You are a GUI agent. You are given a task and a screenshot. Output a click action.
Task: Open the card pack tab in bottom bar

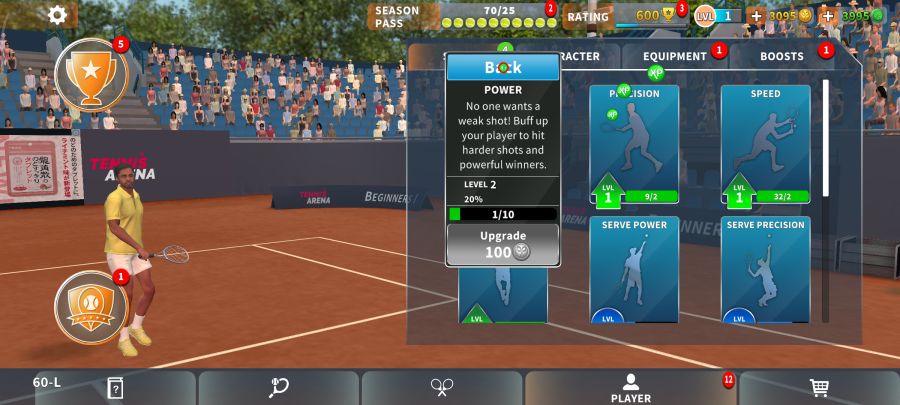click(x=115, y=388)
